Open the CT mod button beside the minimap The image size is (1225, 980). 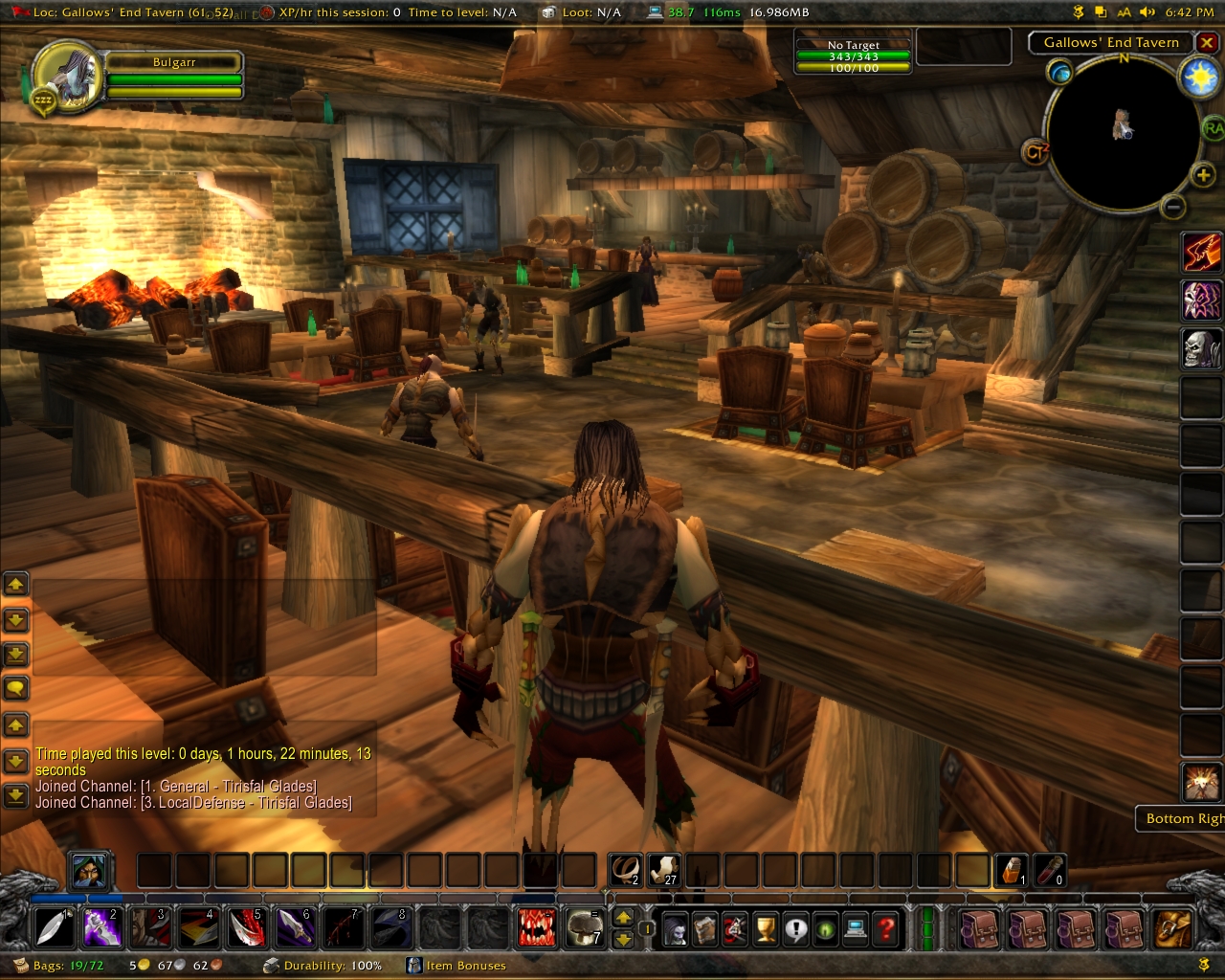1036,151
